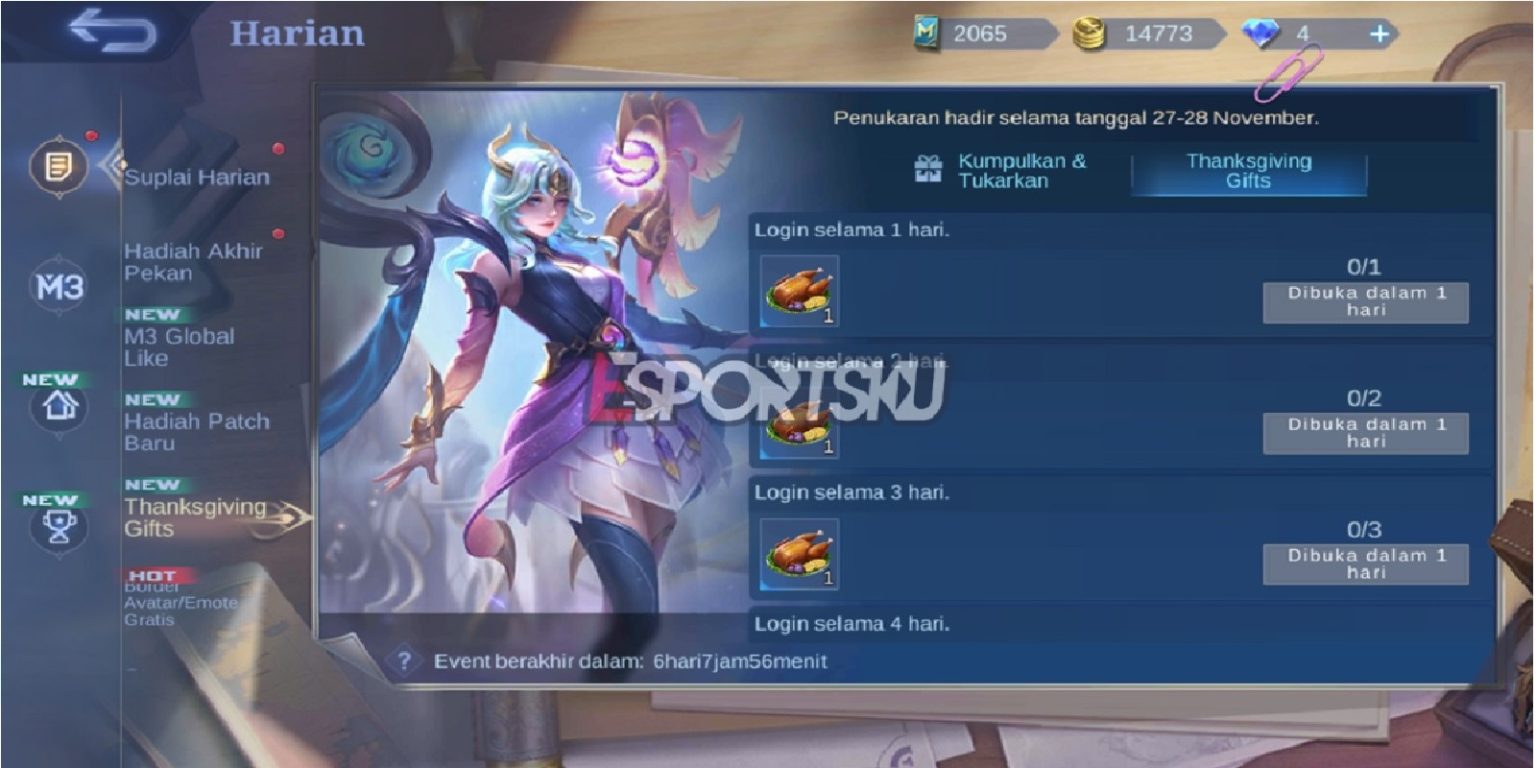Open the question mark help icon

[x=404, y=660]
